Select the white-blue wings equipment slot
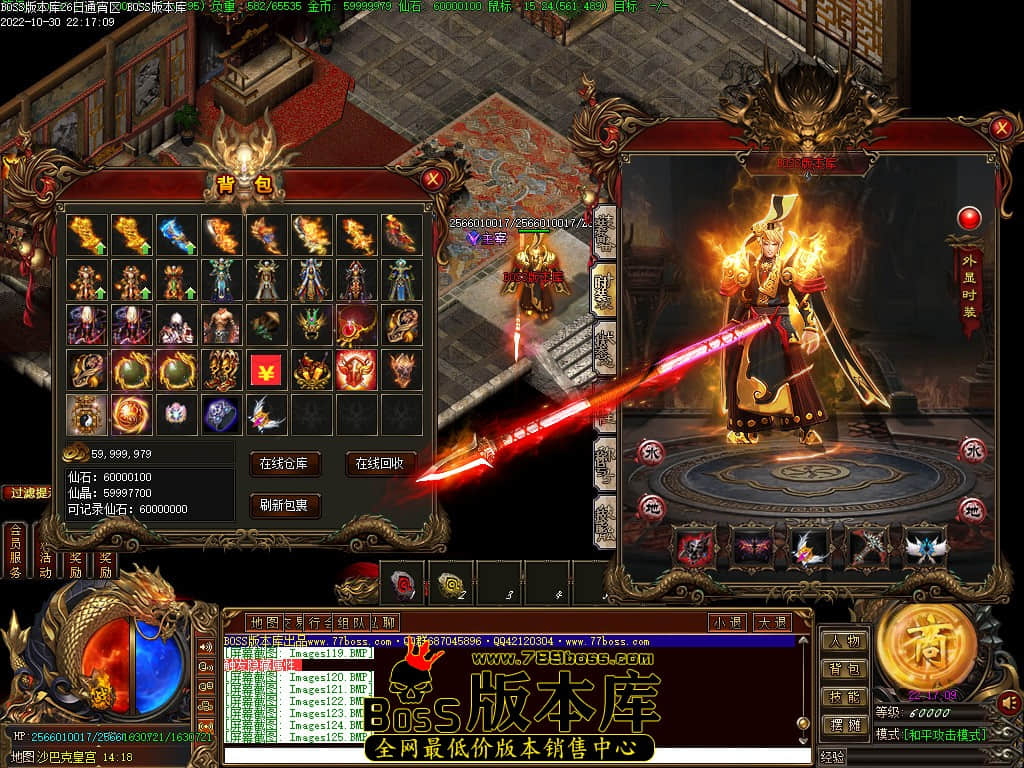Viewport: 1024px width, 768px height. [925, 547]
